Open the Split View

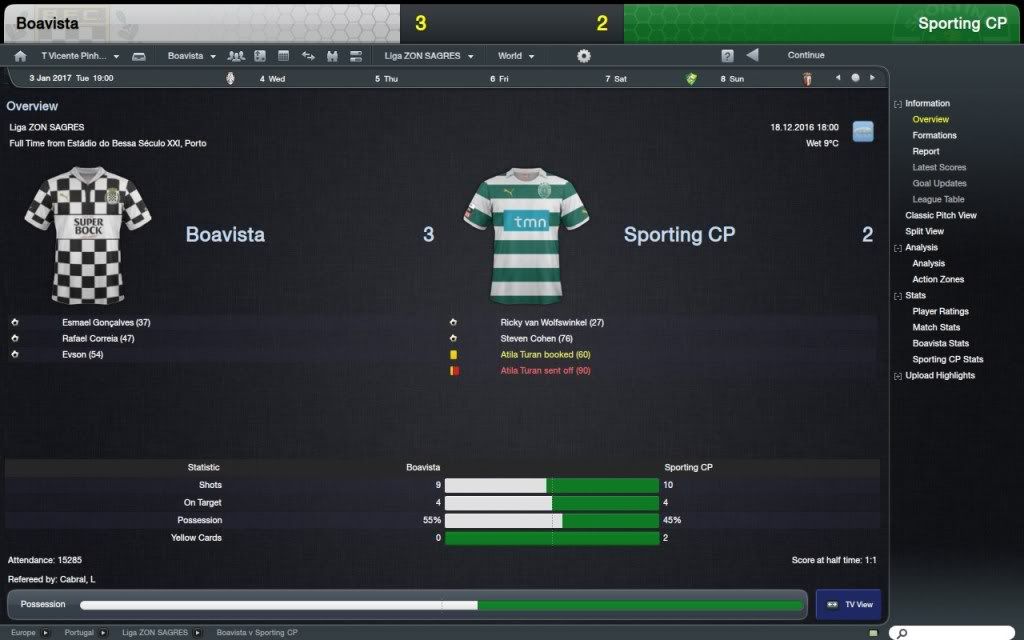point(924,231)
